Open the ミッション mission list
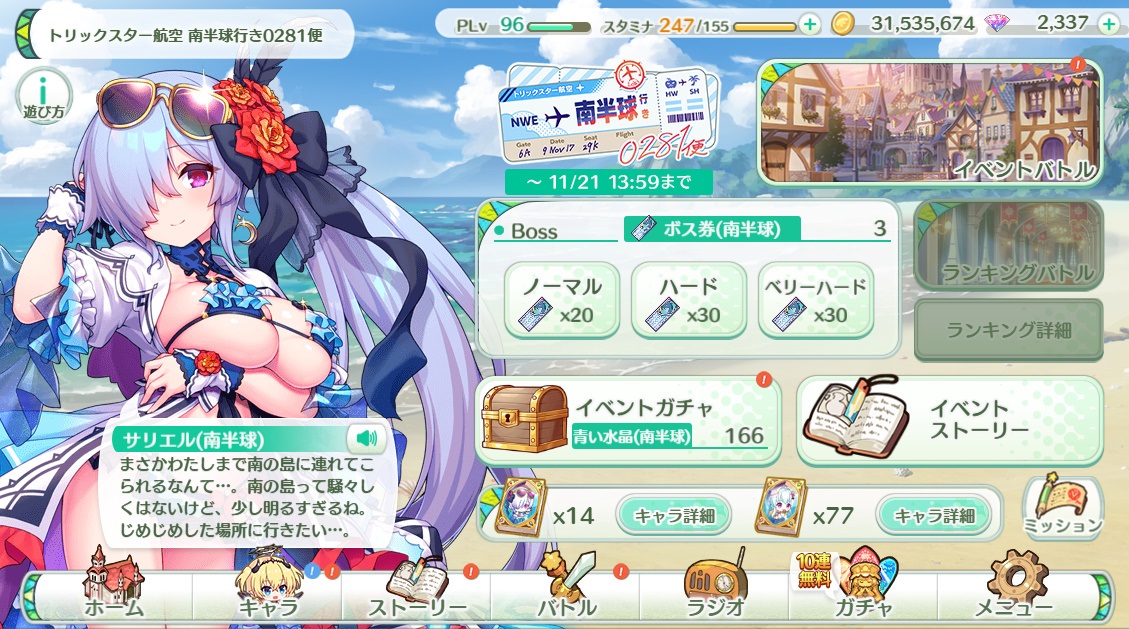1129x629 pixels. point(1062,508)
